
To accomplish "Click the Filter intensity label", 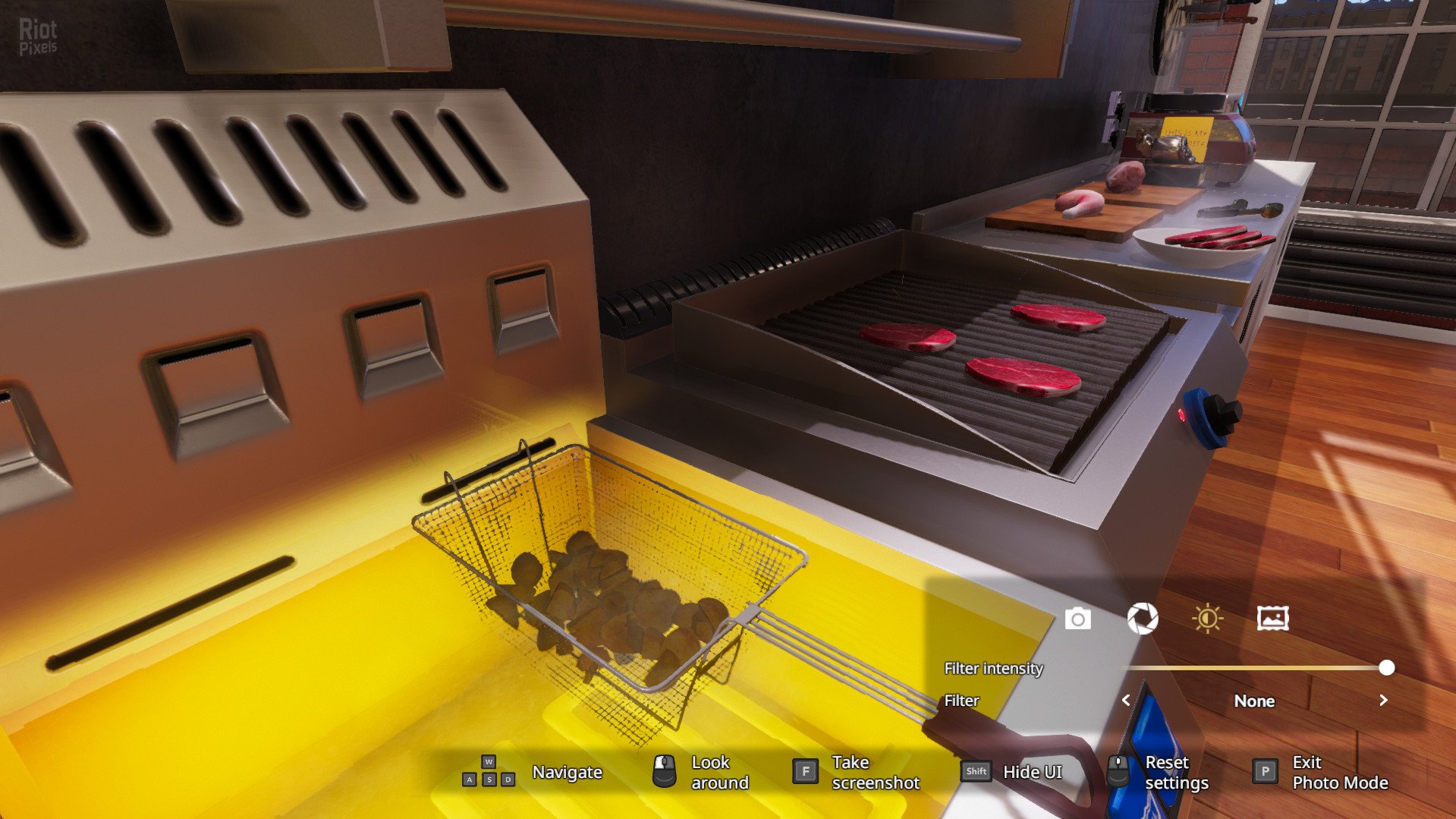I will pos(993,668).
